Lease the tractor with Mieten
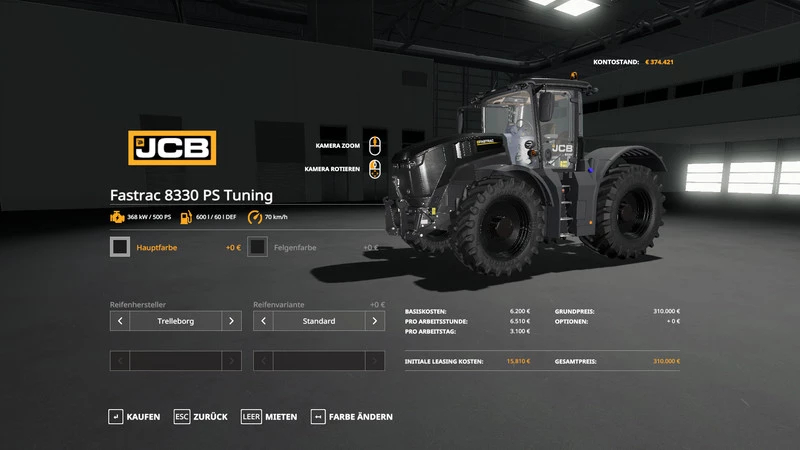Screen dimensions: 800x450 tap(270, 416)
